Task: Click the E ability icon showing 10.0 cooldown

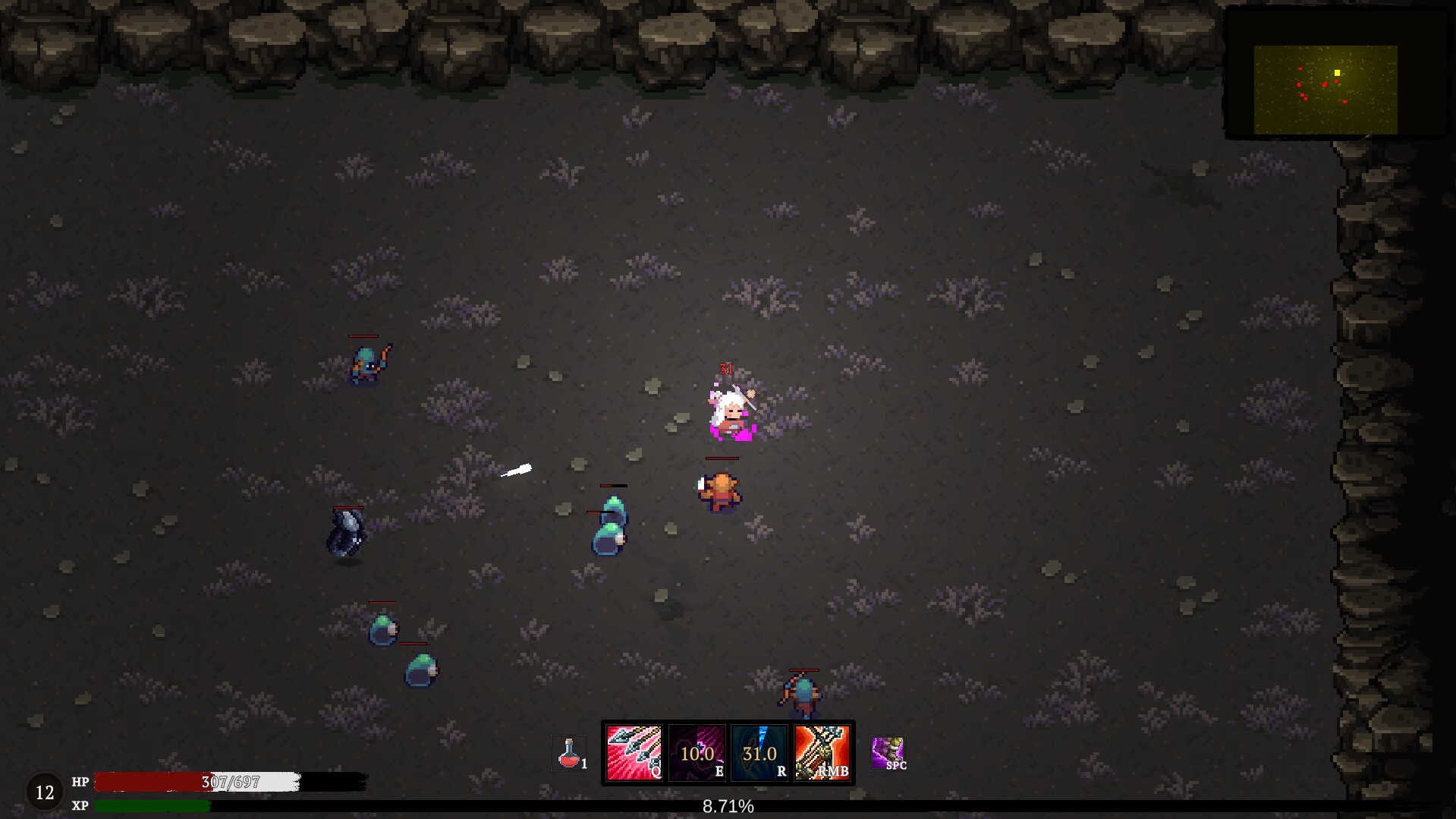Action: click(696, 754)
